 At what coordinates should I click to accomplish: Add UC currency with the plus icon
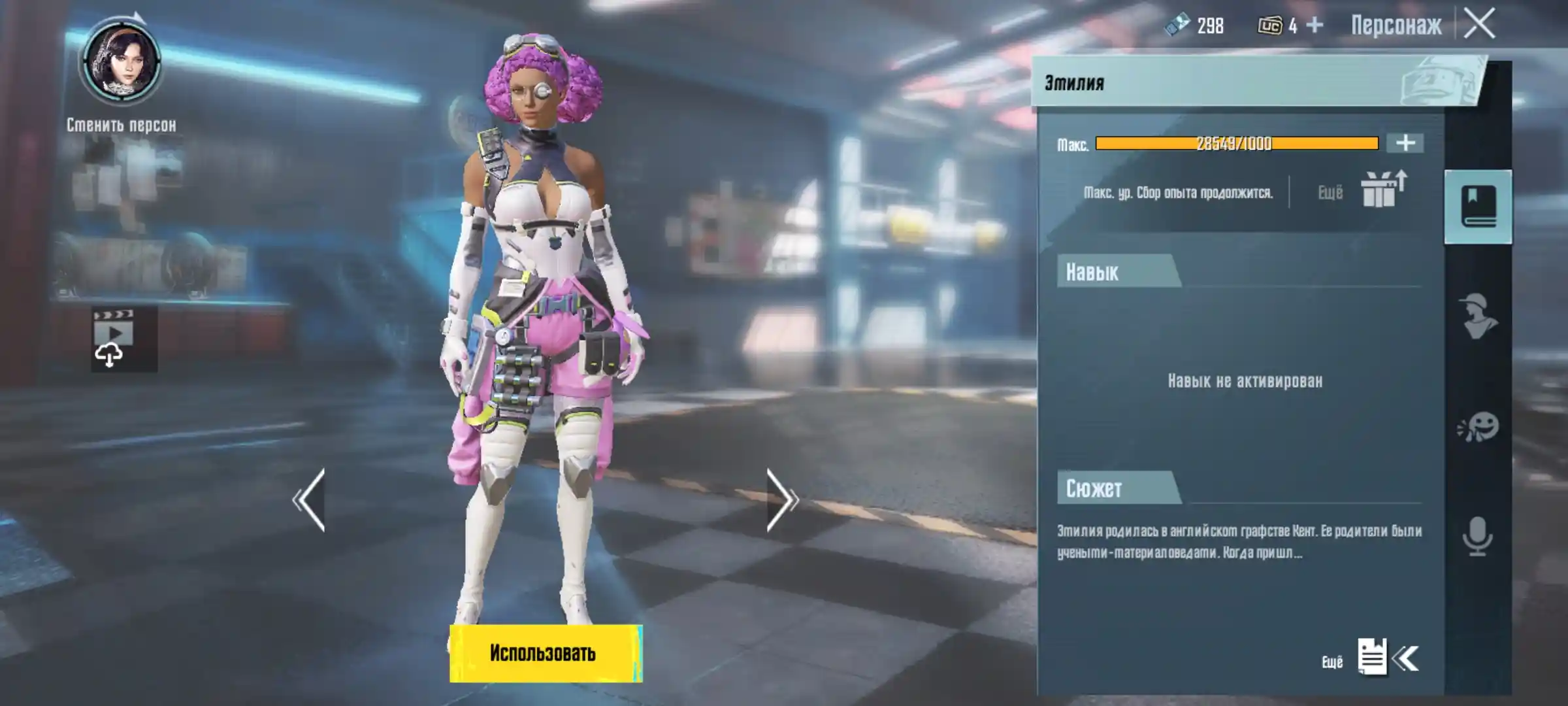click(x=1315, y=25)
